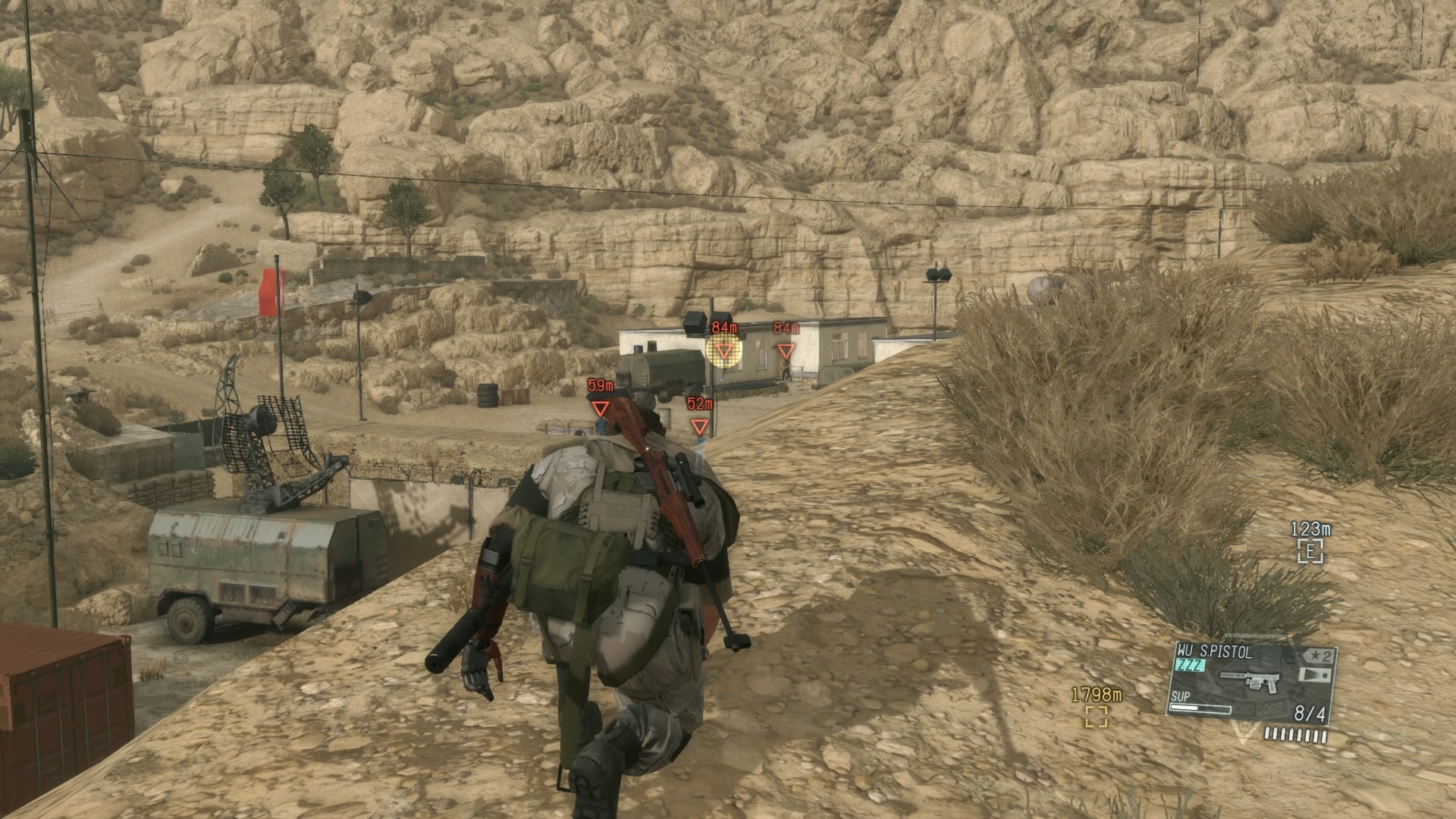Click the 52m enemy threat triangle
The width and height of the screenshot is (1456, 819).
tap(698, 424)
